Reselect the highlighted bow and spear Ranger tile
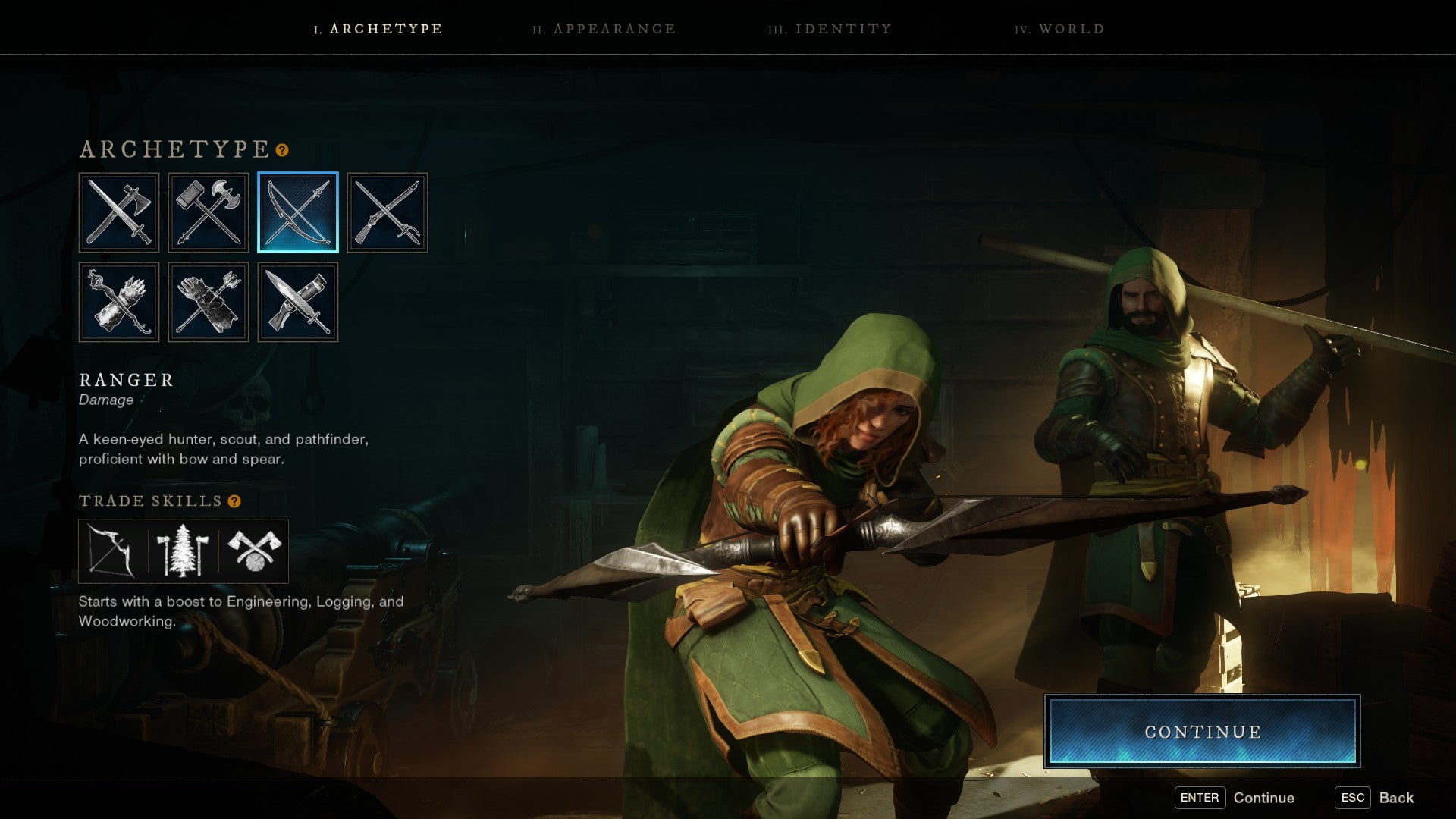The height and width of the screenshot is (819, 1456). coord(297,212)
